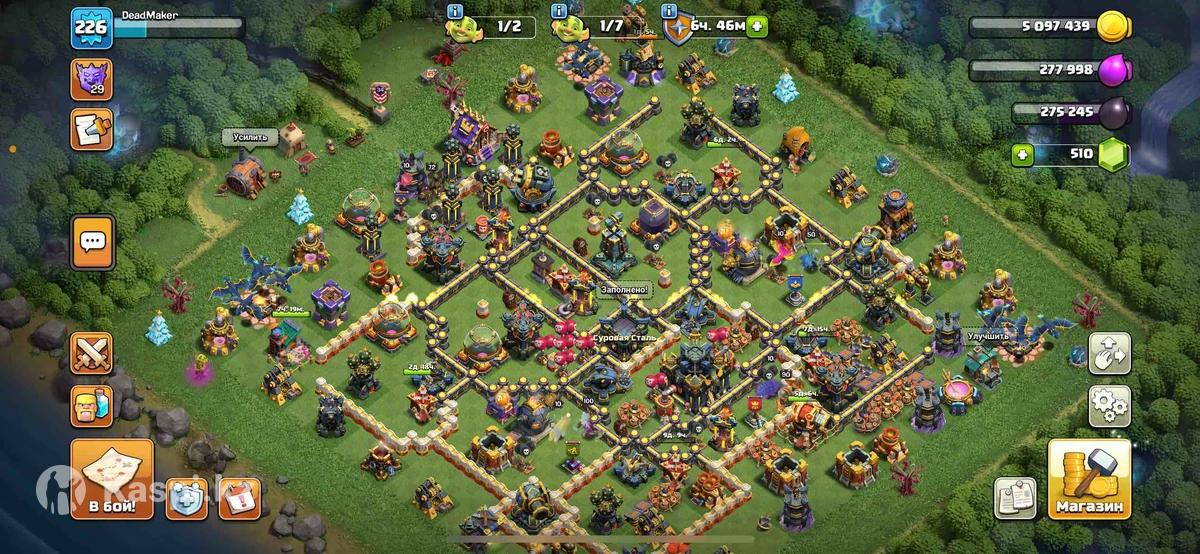Screen dimensions: 1200x554
Task: Open the gear settings button
Action: coord(1110,406)
